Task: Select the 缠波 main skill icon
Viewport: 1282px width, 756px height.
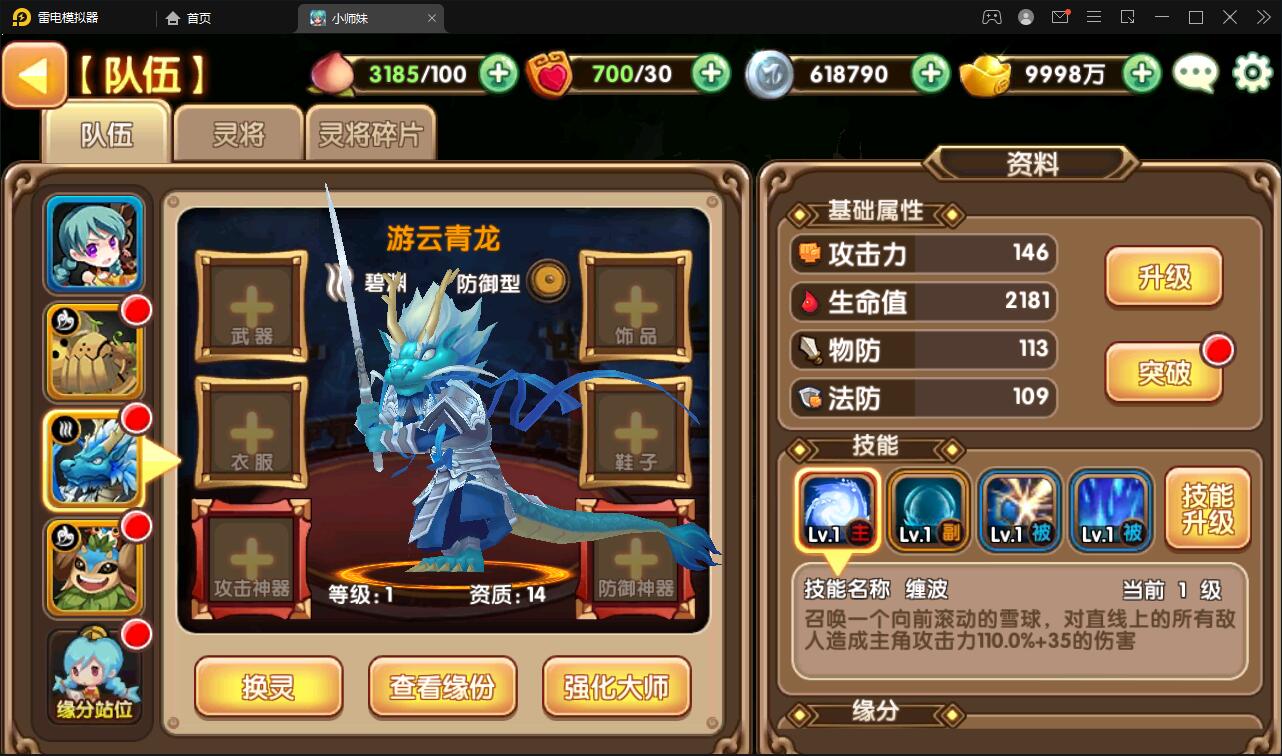Action: (838, 511)
